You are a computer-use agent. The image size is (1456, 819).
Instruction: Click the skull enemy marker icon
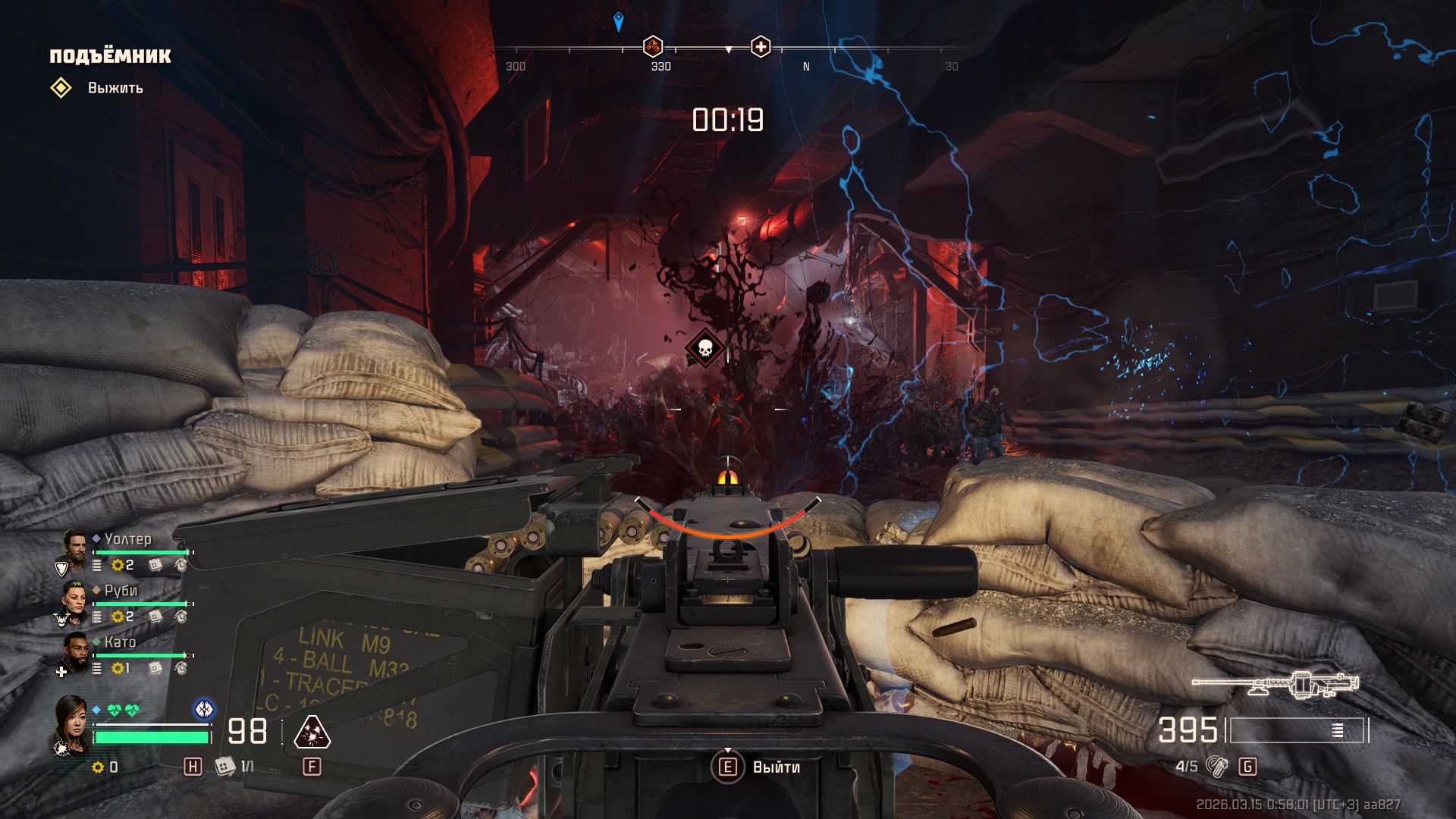[x=705, y=348]
